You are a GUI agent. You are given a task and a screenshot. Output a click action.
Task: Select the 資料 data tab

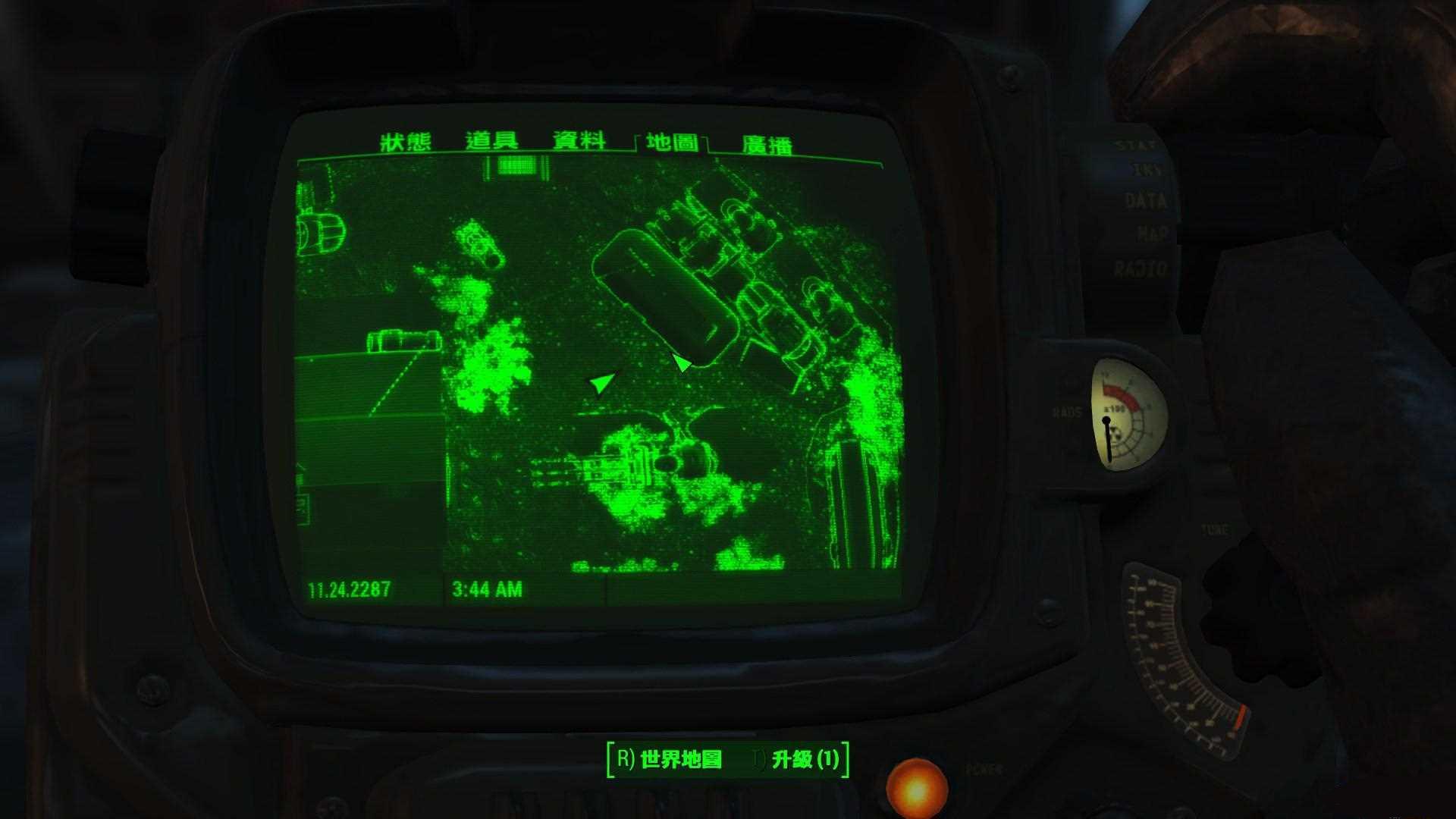[x=579, y=142]
